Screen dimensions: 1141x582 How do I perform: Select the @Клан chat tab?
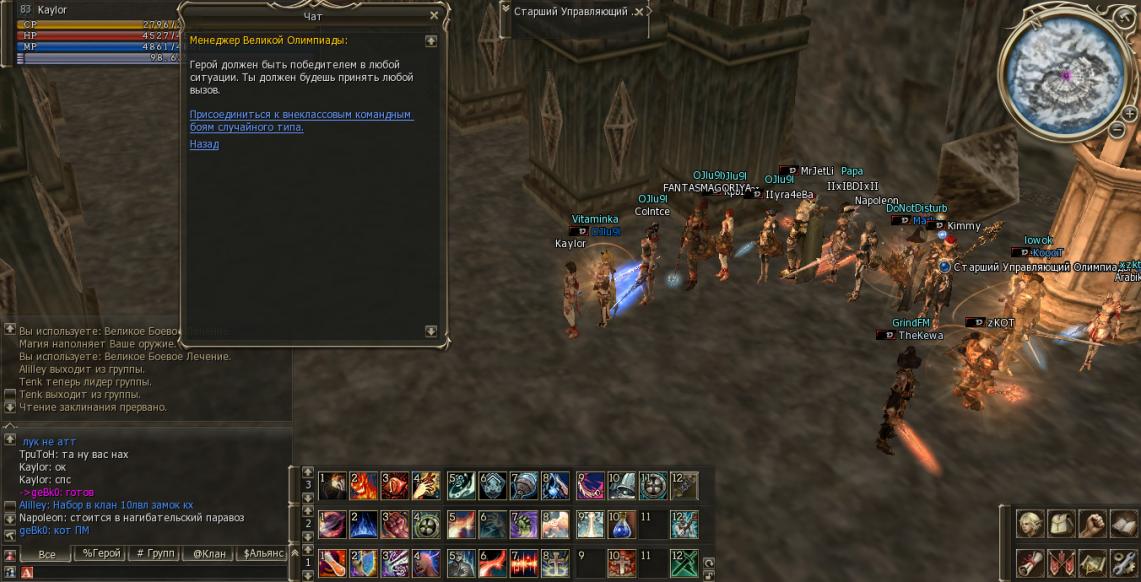[x=209, y=553]
